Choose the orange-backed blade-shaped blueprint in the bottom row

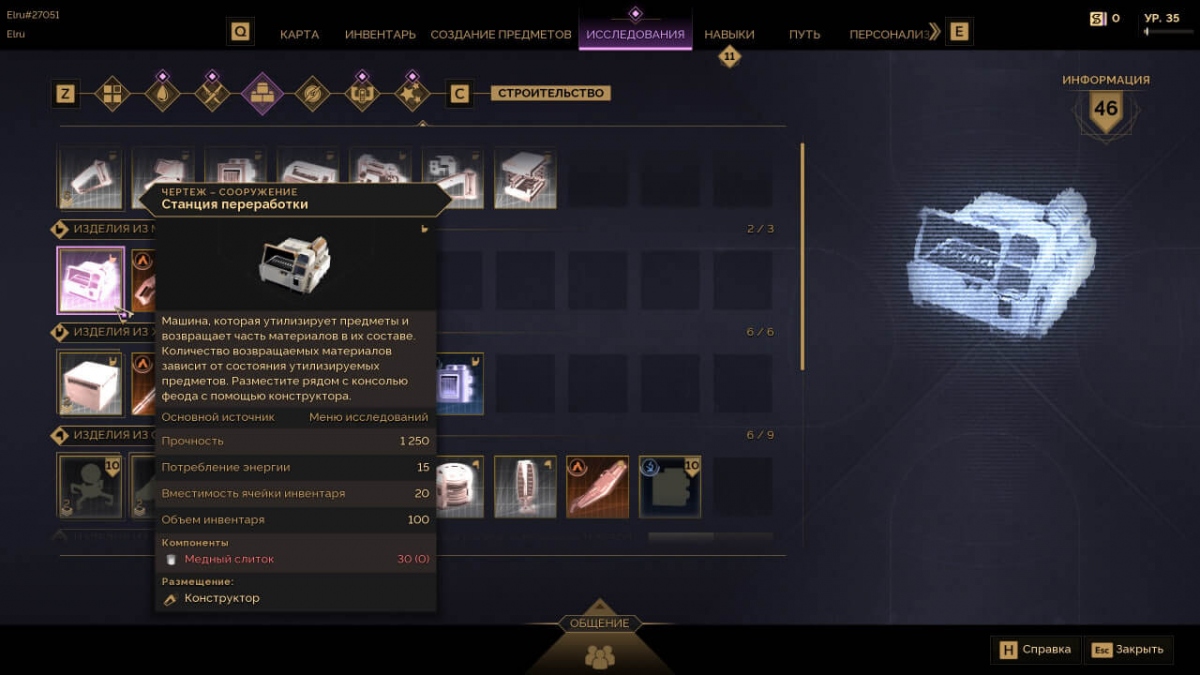pyautogui.click(x=597, y=488)
